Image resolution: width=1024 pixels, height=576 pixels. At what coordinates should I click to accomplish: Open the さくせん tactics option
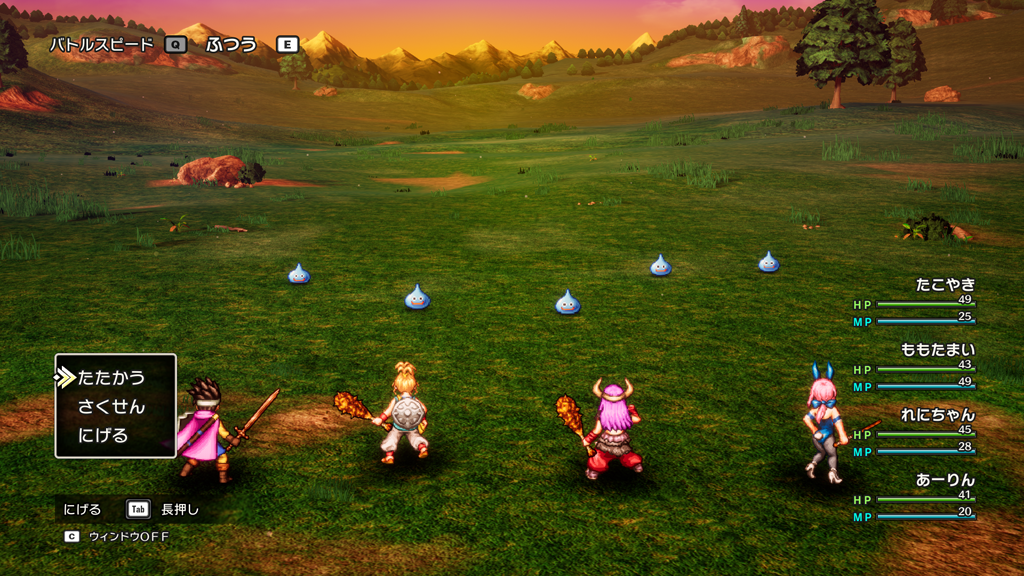tap(111, 407)
